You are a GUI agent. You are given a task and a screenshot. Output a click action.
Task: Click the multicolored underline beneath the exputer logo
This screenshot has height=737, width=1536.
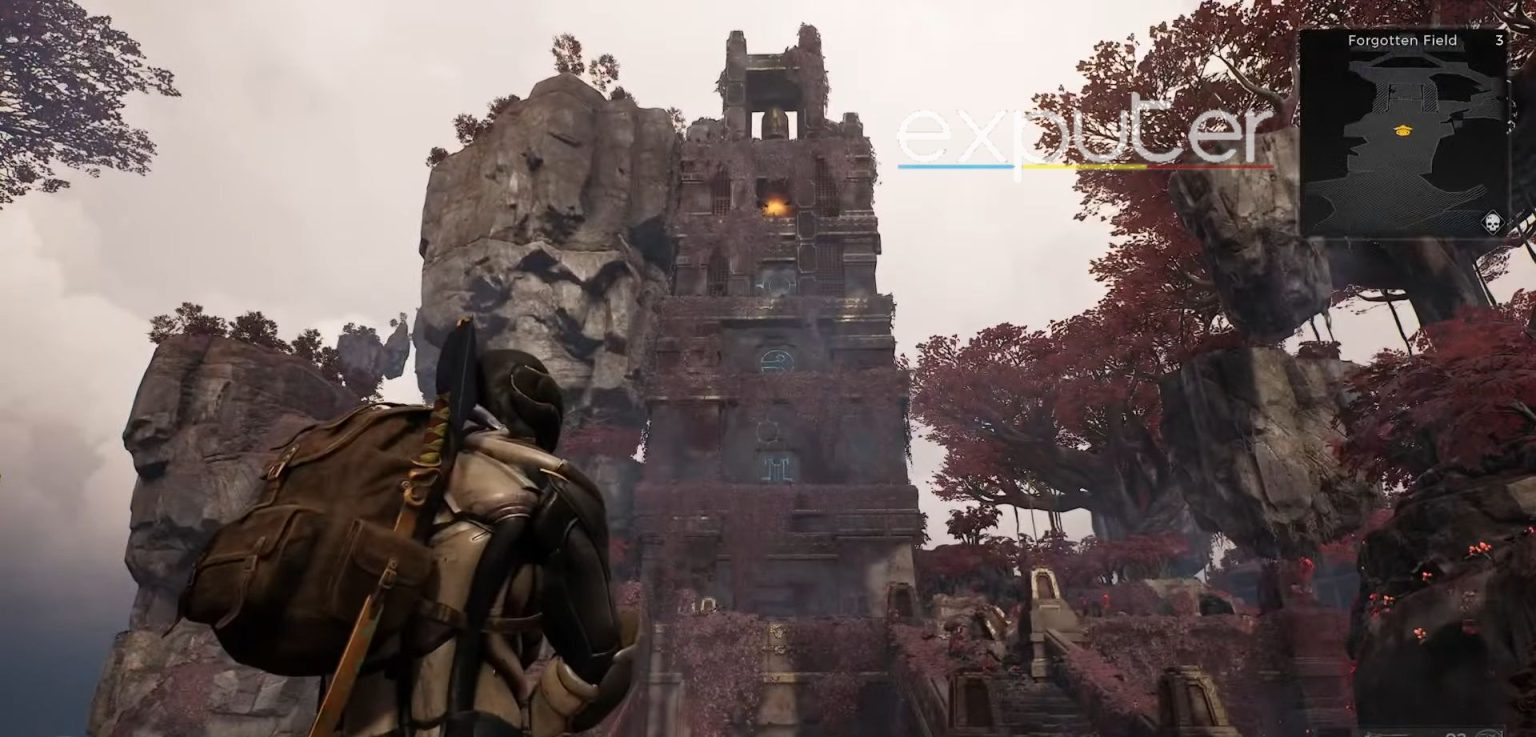point(1085,167)
